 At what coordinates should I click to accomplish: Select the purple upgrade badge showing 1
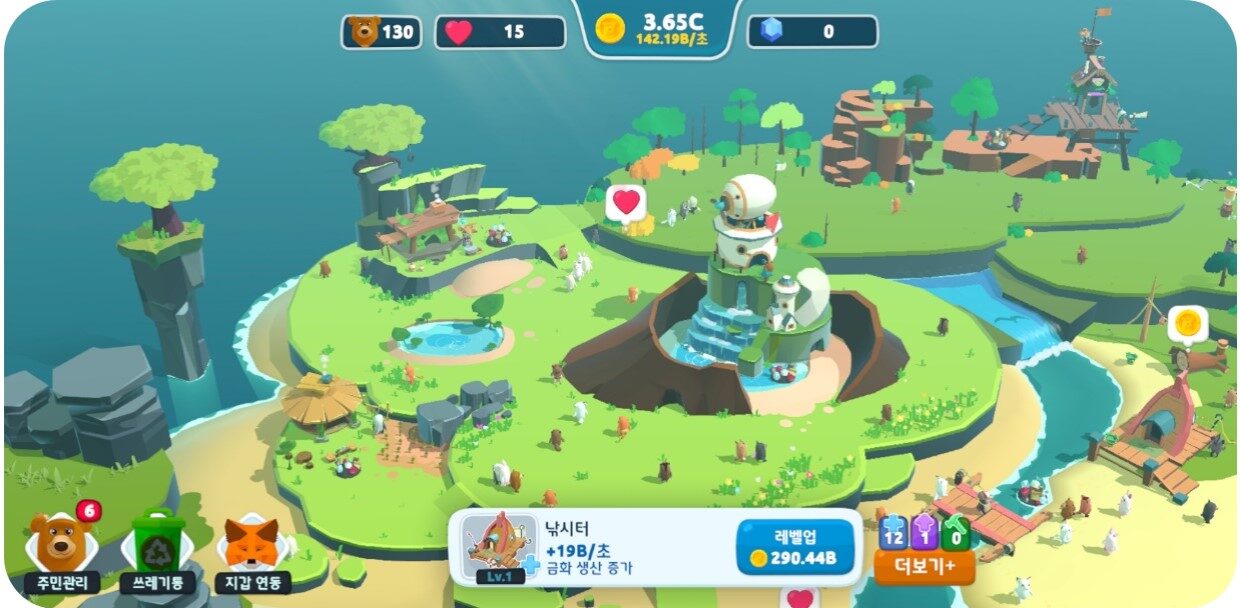pyautogui.click(x=925, y=534)
